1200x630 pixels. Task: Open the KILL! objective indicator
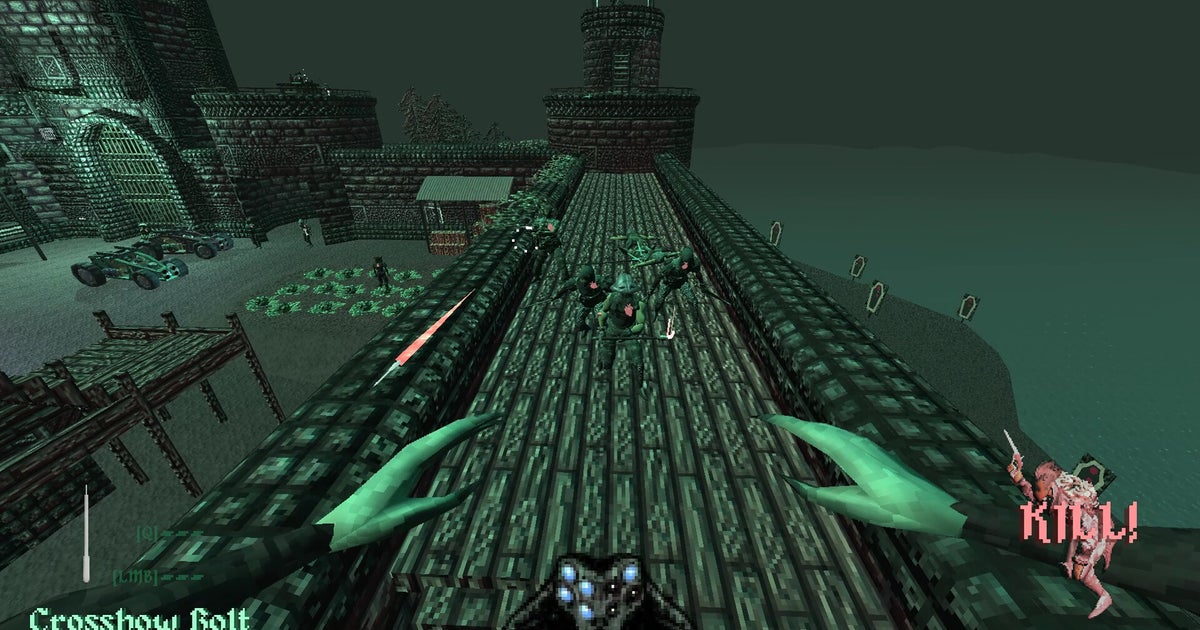pos(1078,524)
